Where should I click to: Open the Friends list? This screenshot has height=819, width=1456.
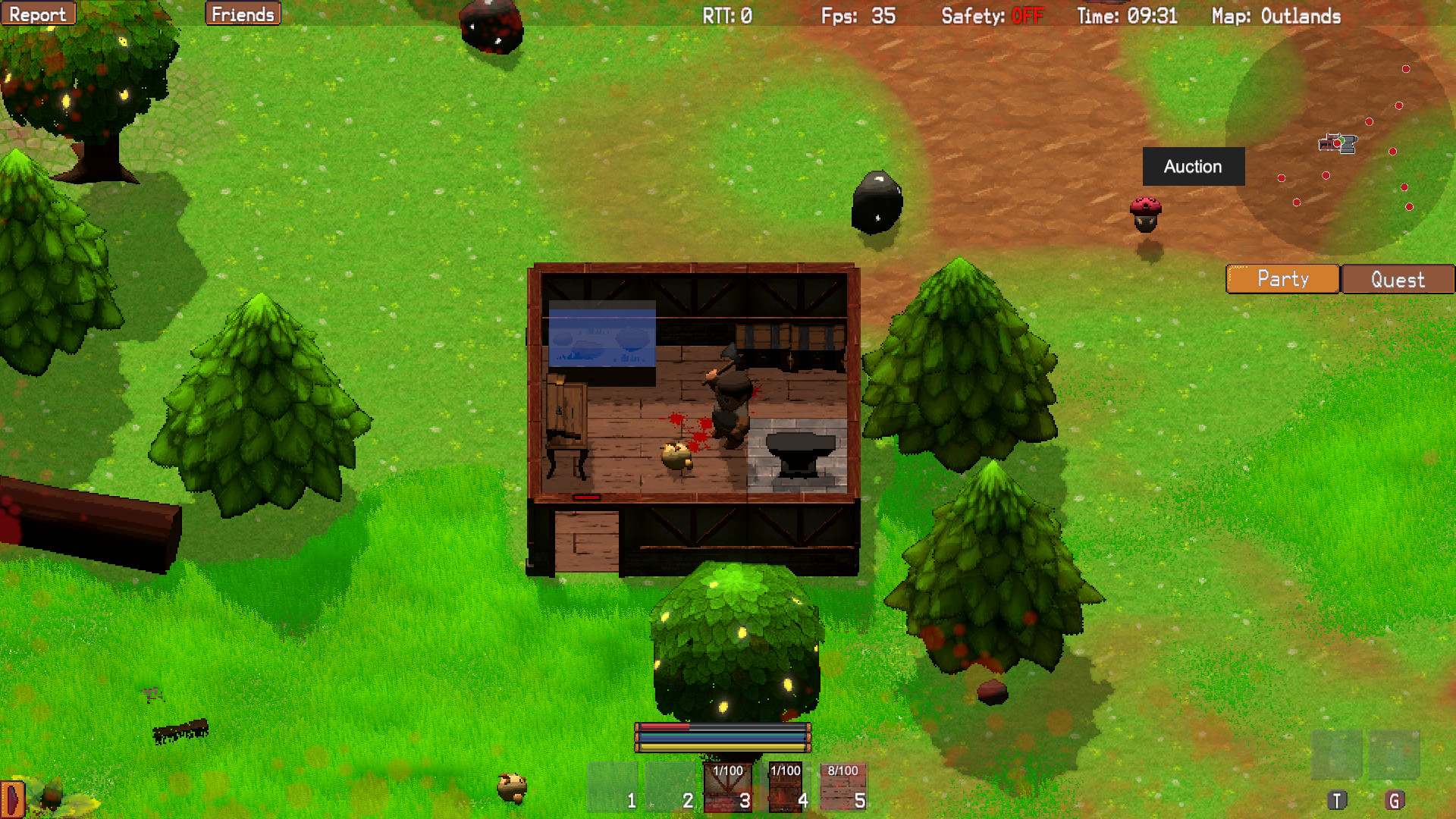(243, 13)
